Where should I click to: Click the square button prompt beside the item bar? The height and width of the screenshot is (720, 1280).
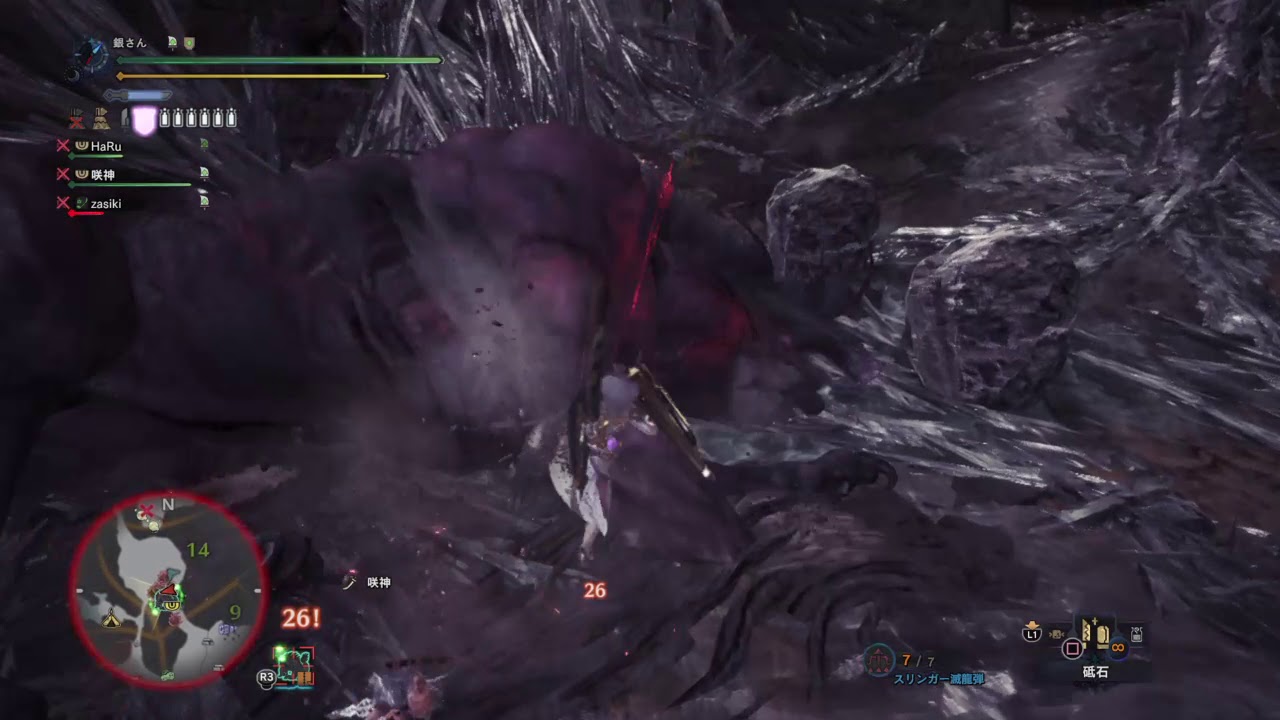[1073, 647]
